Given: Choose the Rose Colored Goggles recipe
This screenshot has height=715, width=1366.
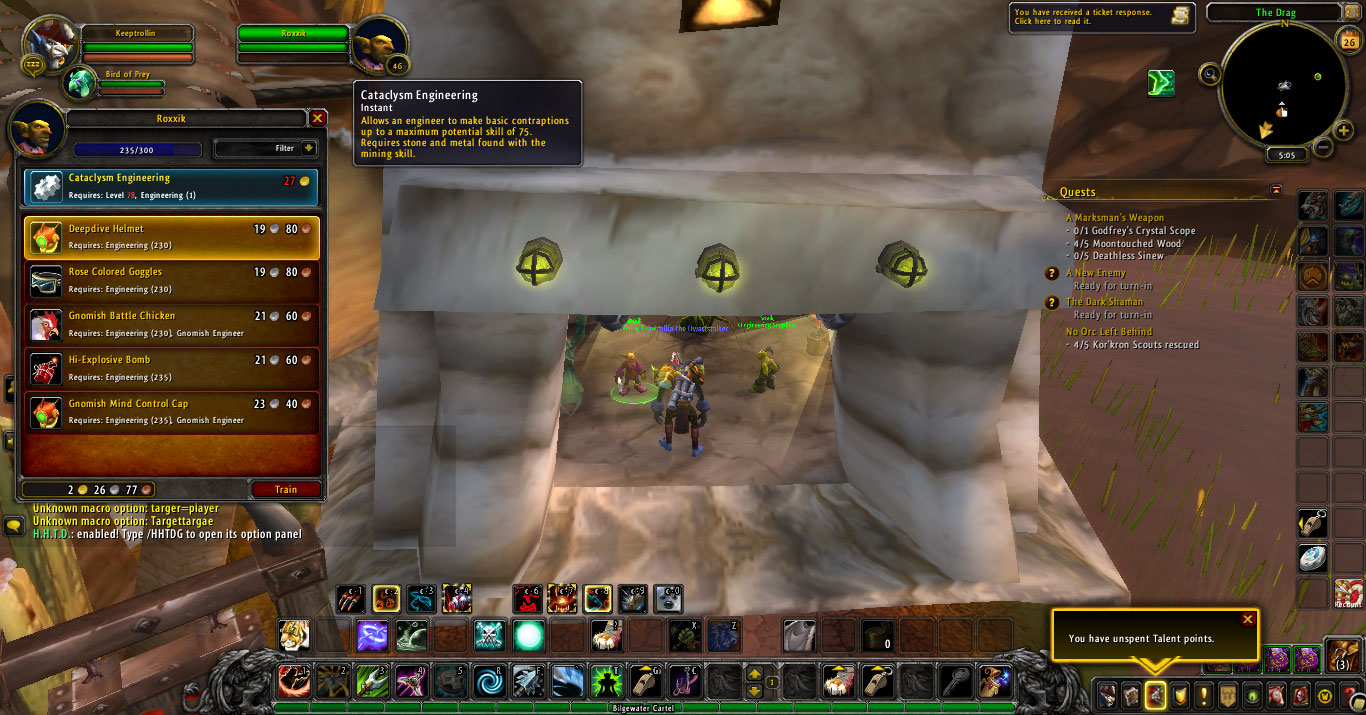Looking at the screenshot, I should click(171, 281).
